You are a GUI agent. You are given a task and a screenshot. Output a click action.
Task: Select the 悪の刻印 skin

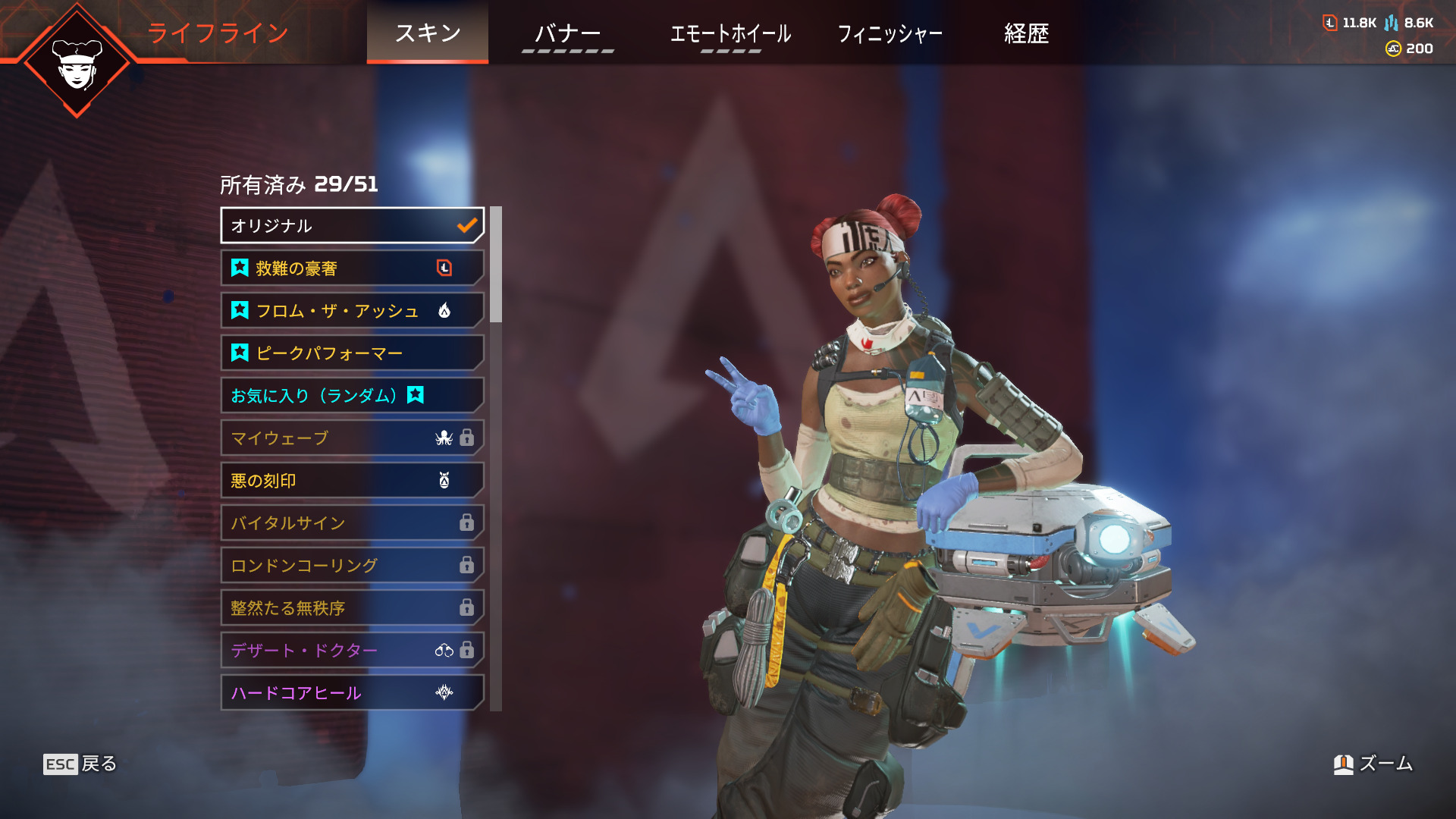352,480
